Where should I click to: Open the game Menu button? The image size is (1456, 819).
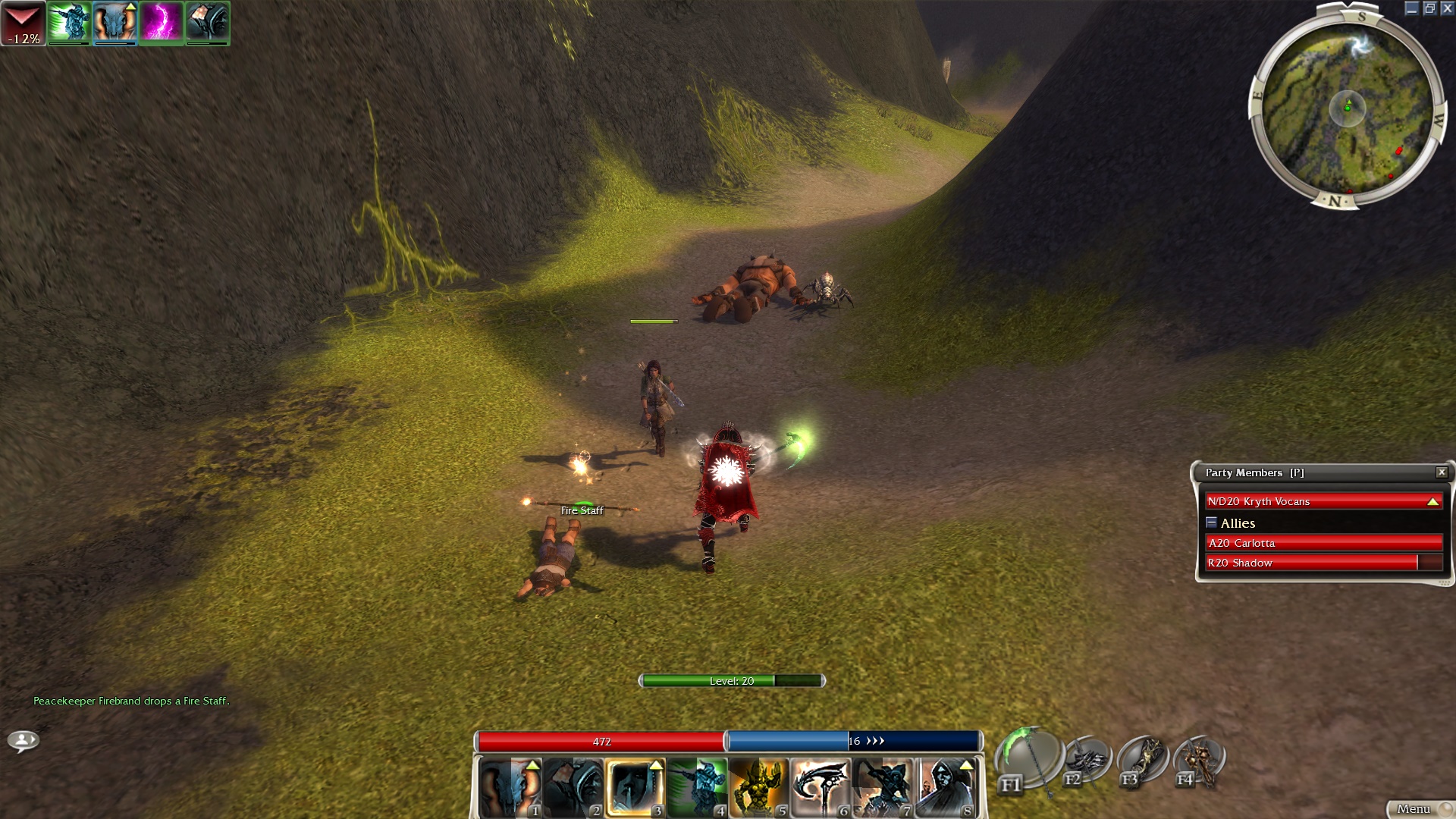(x=1415, y=809)
